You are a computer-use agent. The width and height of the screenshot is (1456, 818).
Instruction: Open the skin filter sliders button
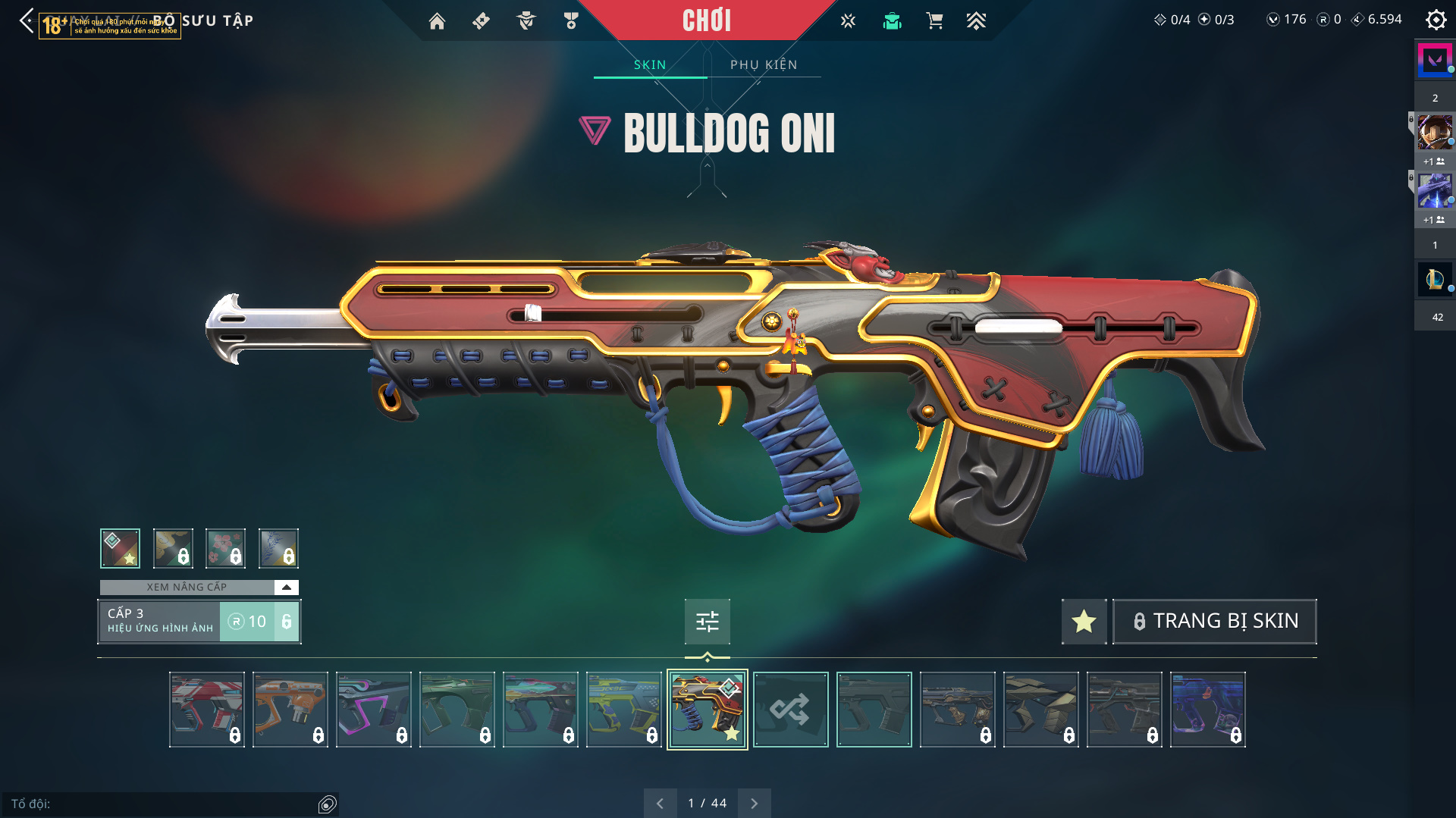707,622
